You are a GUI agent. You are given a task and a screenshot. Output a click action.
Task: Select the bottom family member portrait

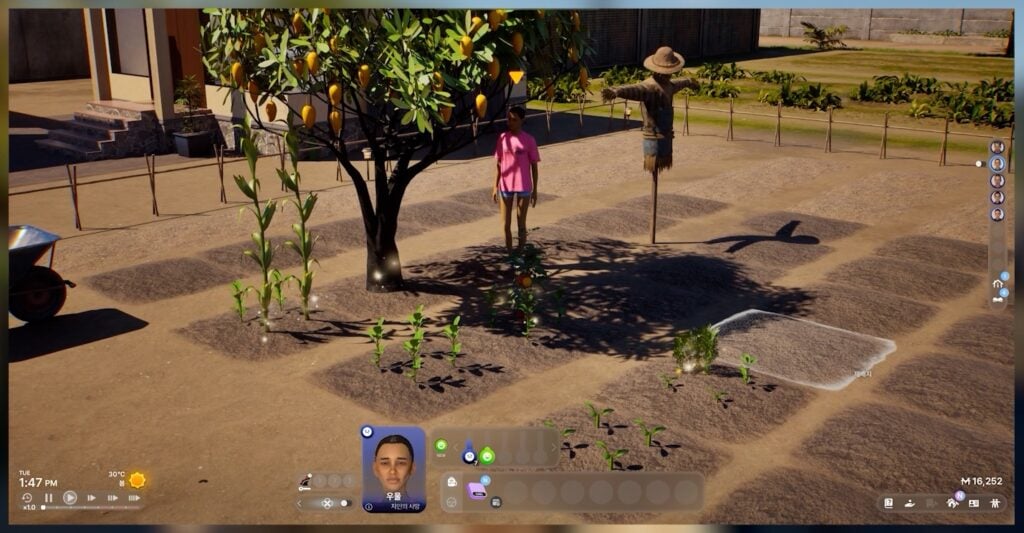997,215
